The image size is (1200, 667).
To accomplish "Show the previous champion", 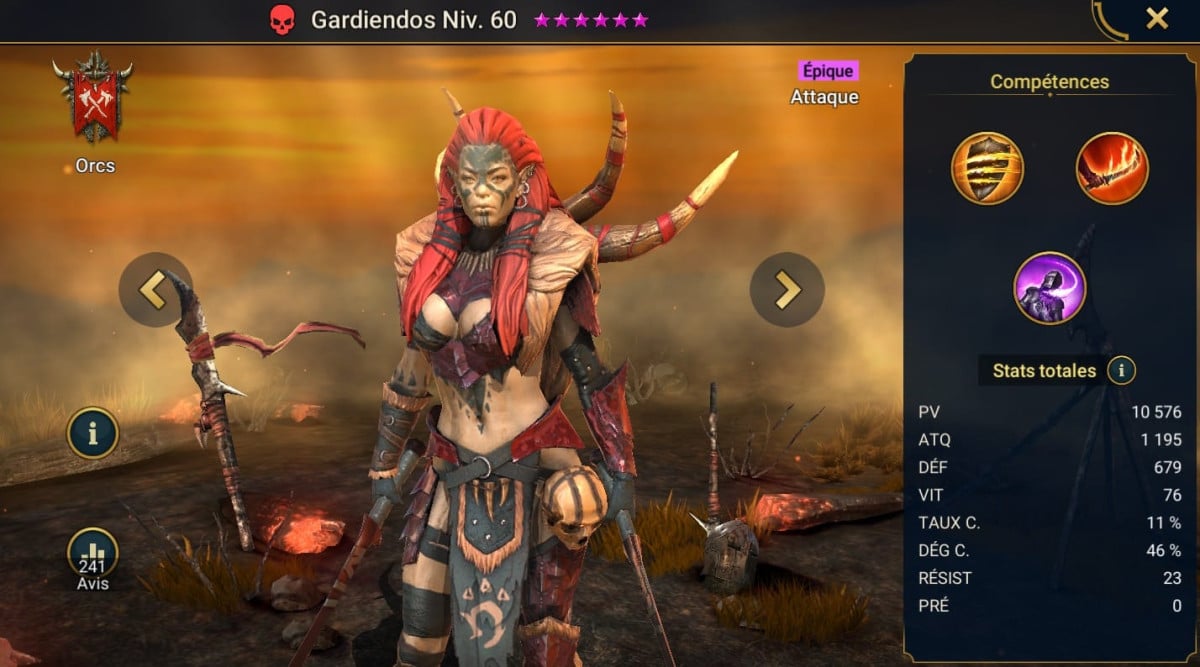I will [x=154, y=289].
